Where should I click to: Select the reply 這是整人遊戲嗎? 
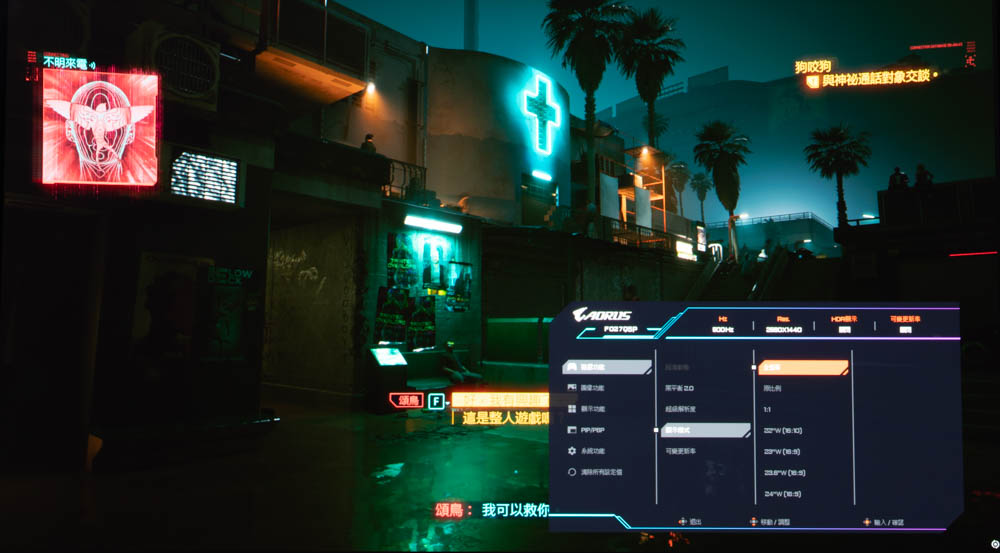[x=505, y=418]
